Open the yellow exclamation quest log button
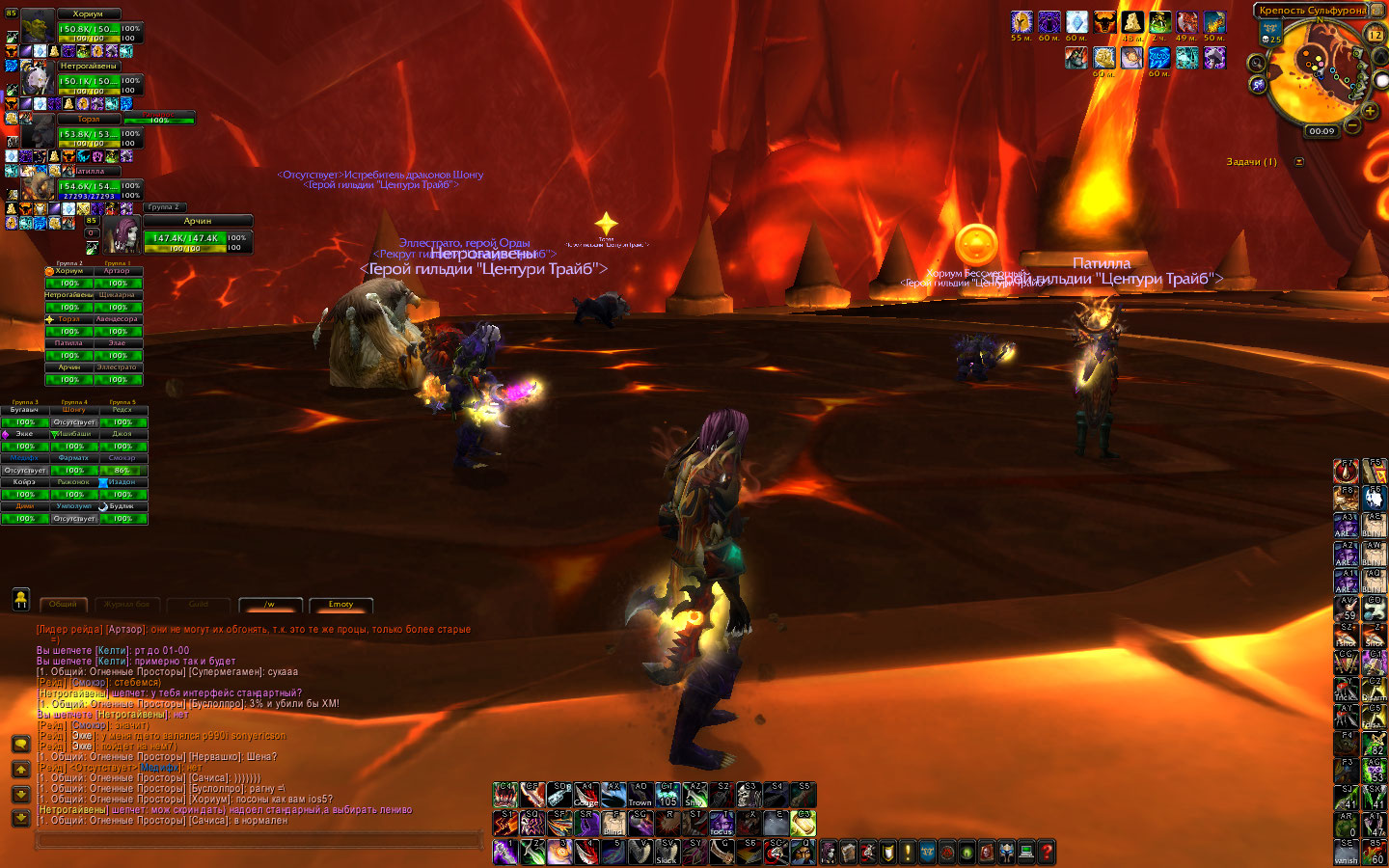This screenshot has width=1389, height=868. [907, 853]
